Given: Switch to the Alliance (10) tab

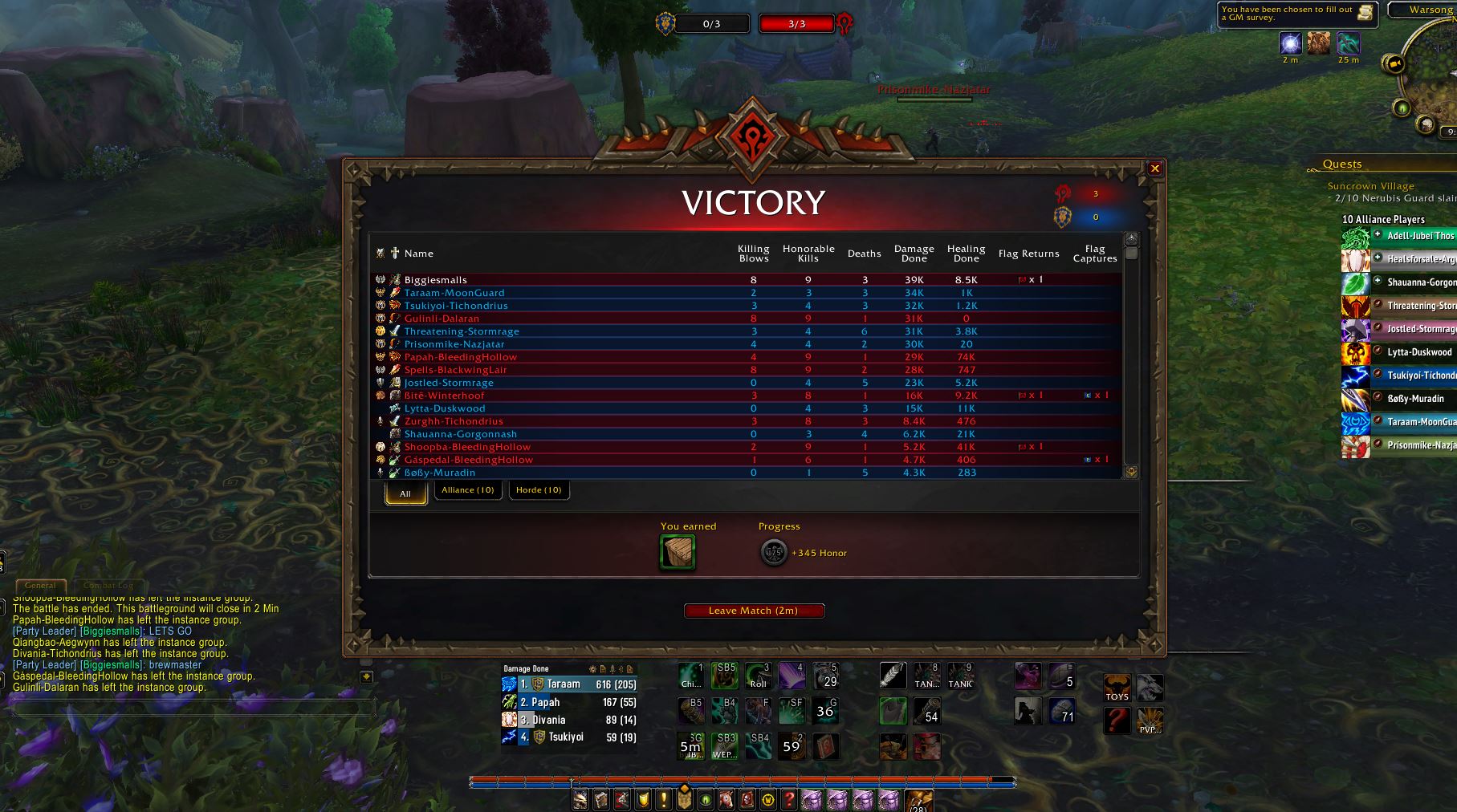Looking at the screenshot, I should point(467,490).
